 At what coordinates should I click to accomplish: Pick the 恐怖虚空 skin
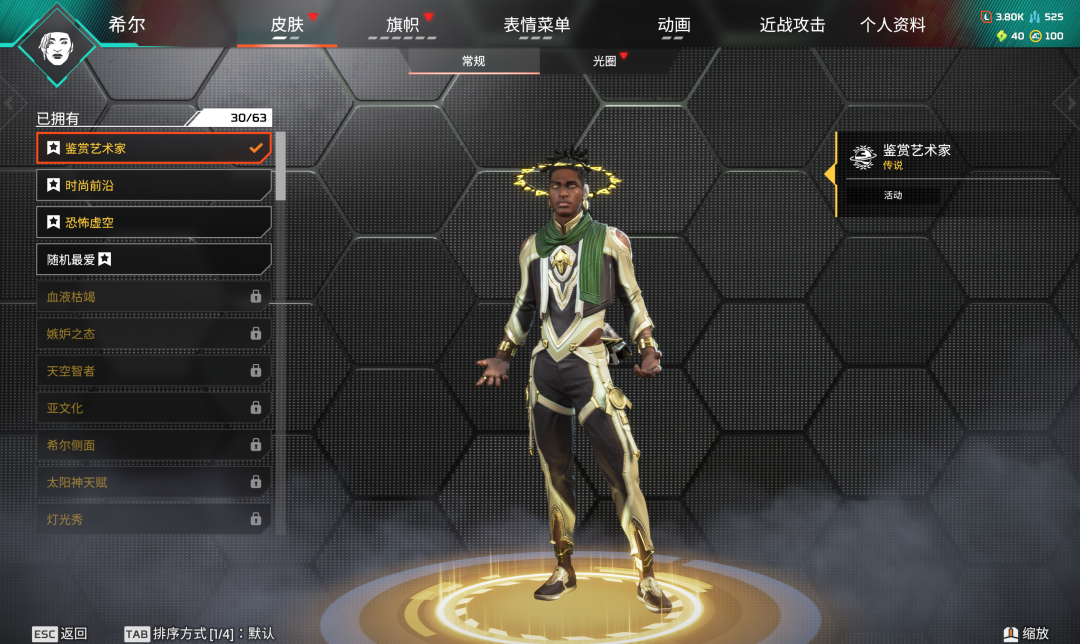click(x=154, y=222)
